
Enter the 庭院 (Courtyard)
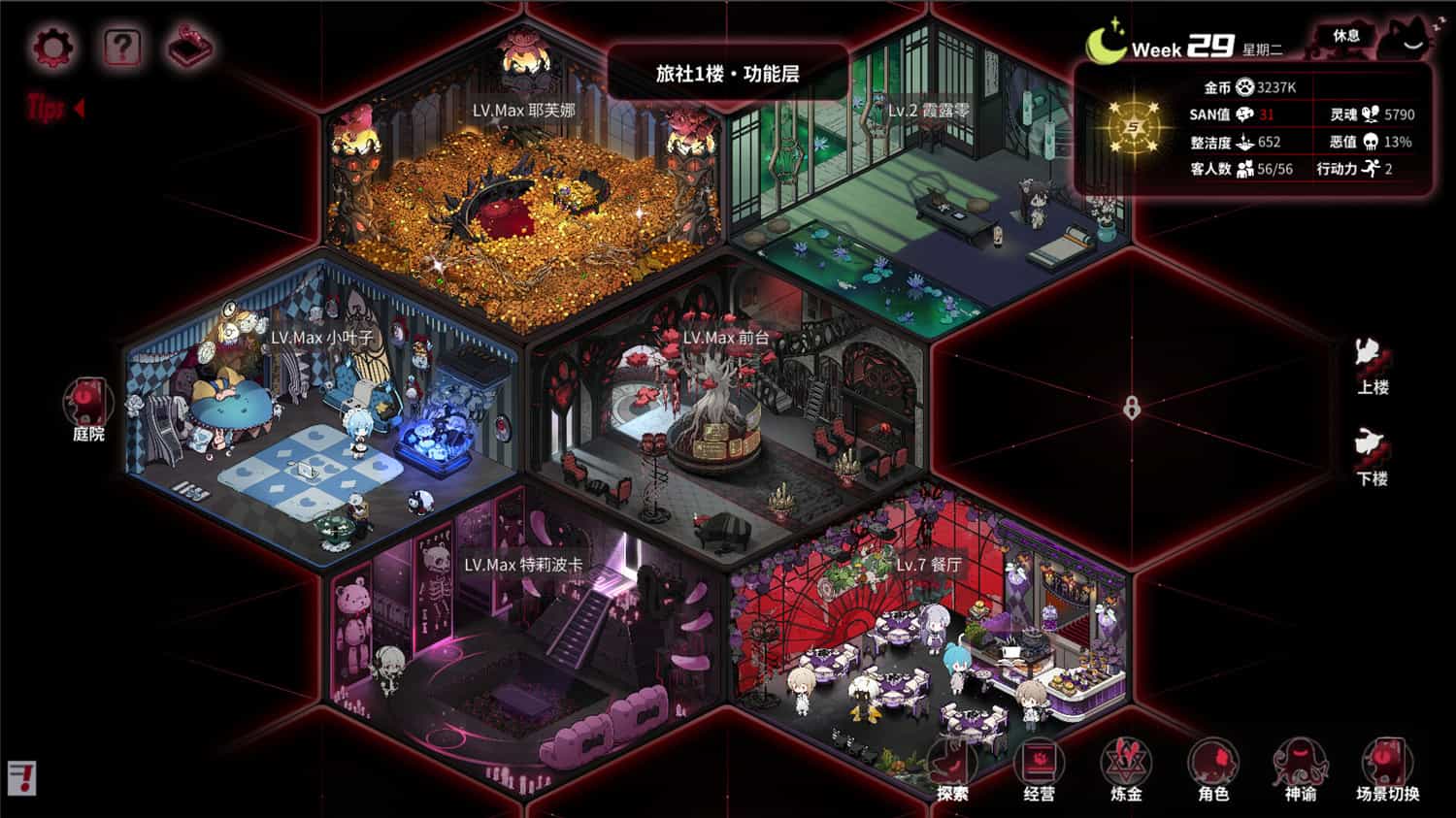tap(87, 408)
